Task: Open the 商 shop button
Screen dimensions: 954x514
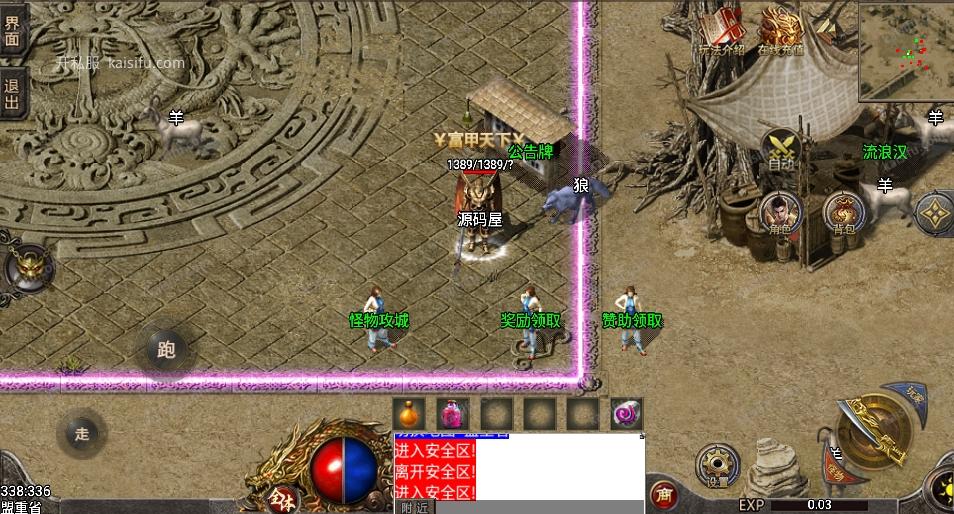Action: (x=661, y=494)
